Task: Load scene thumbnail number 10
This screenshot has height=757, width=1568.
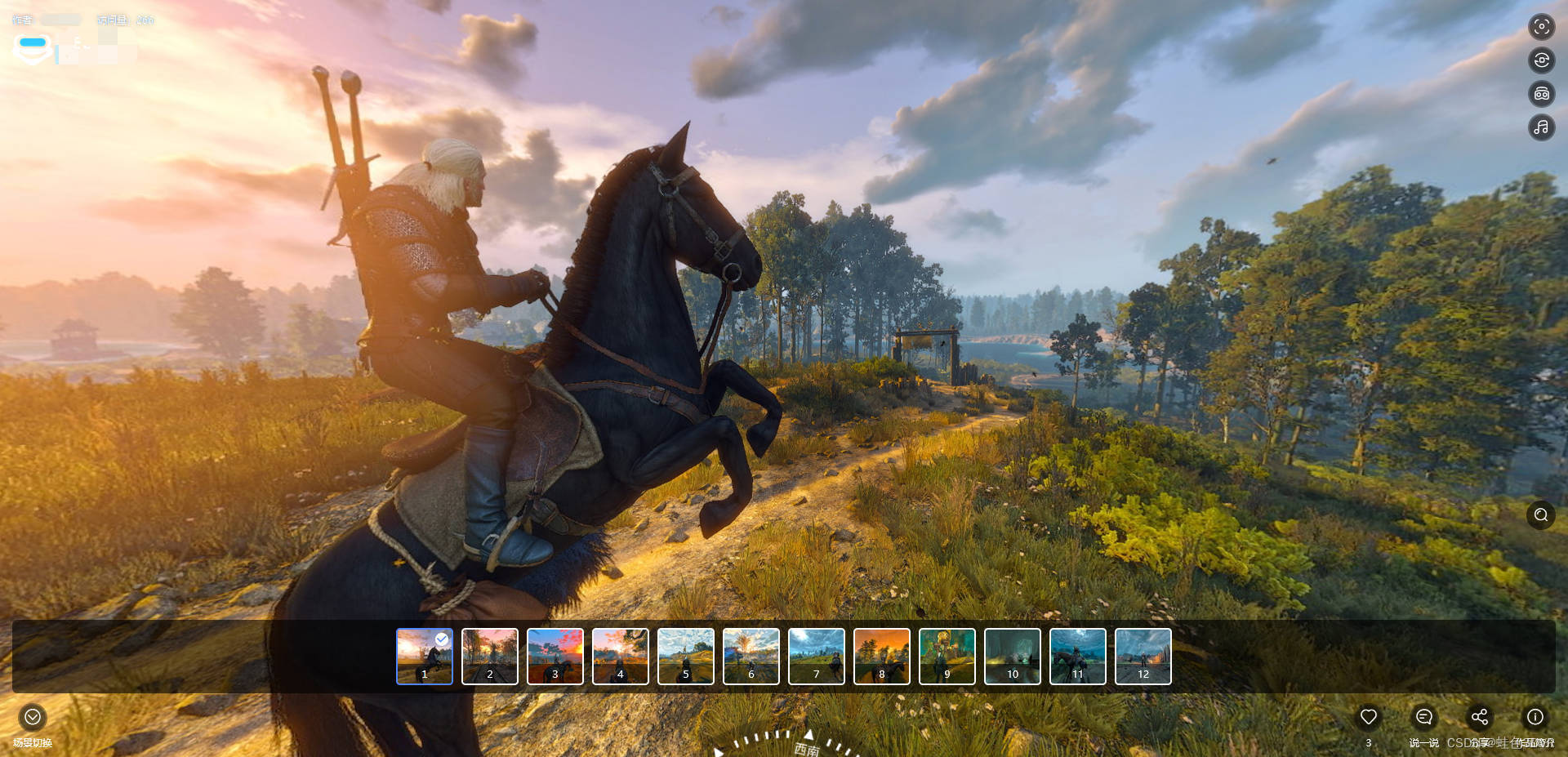Action: (1013, 656)
